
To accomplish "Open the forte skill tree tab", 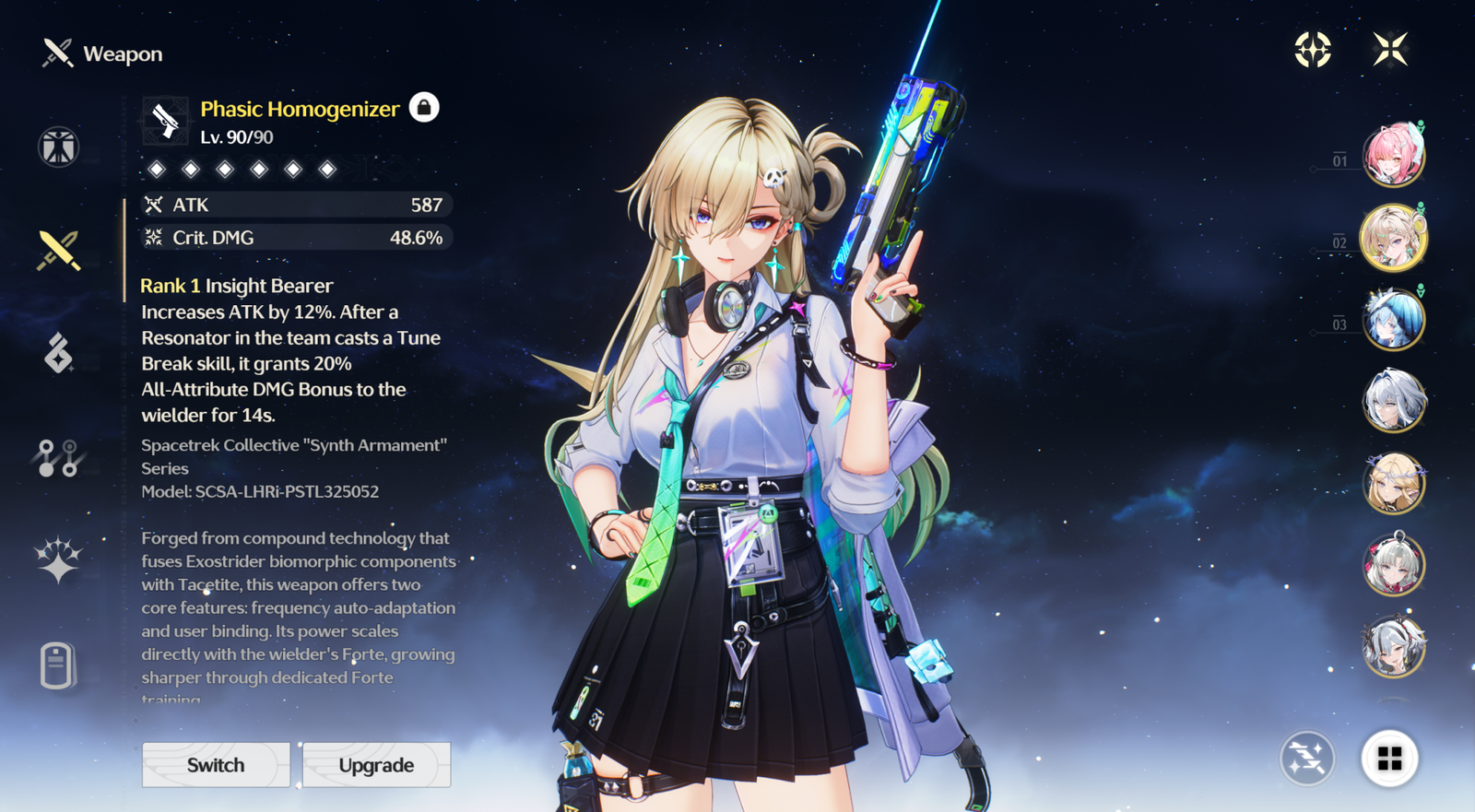I will point(58,458).
